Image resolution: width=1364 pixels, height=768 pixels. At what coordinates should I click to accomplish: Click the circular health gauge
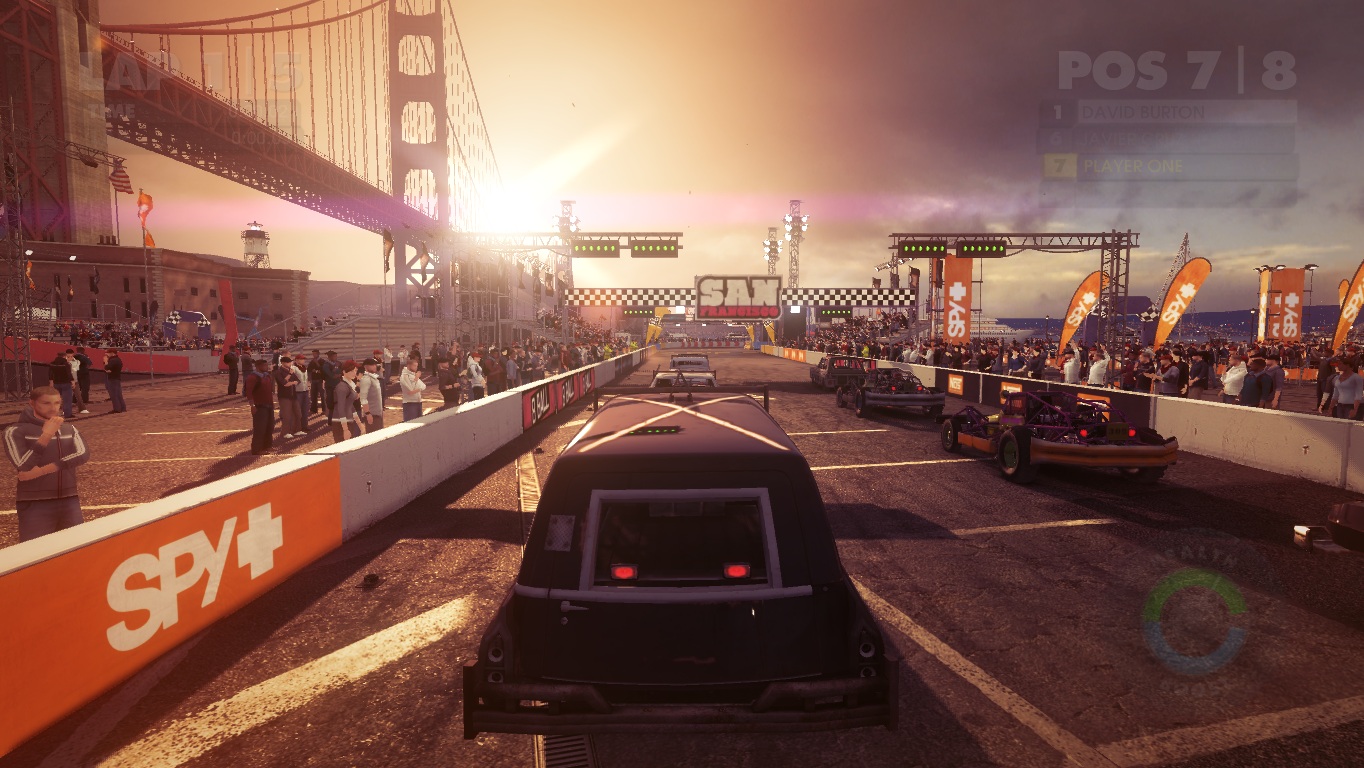pos(1195,621)
